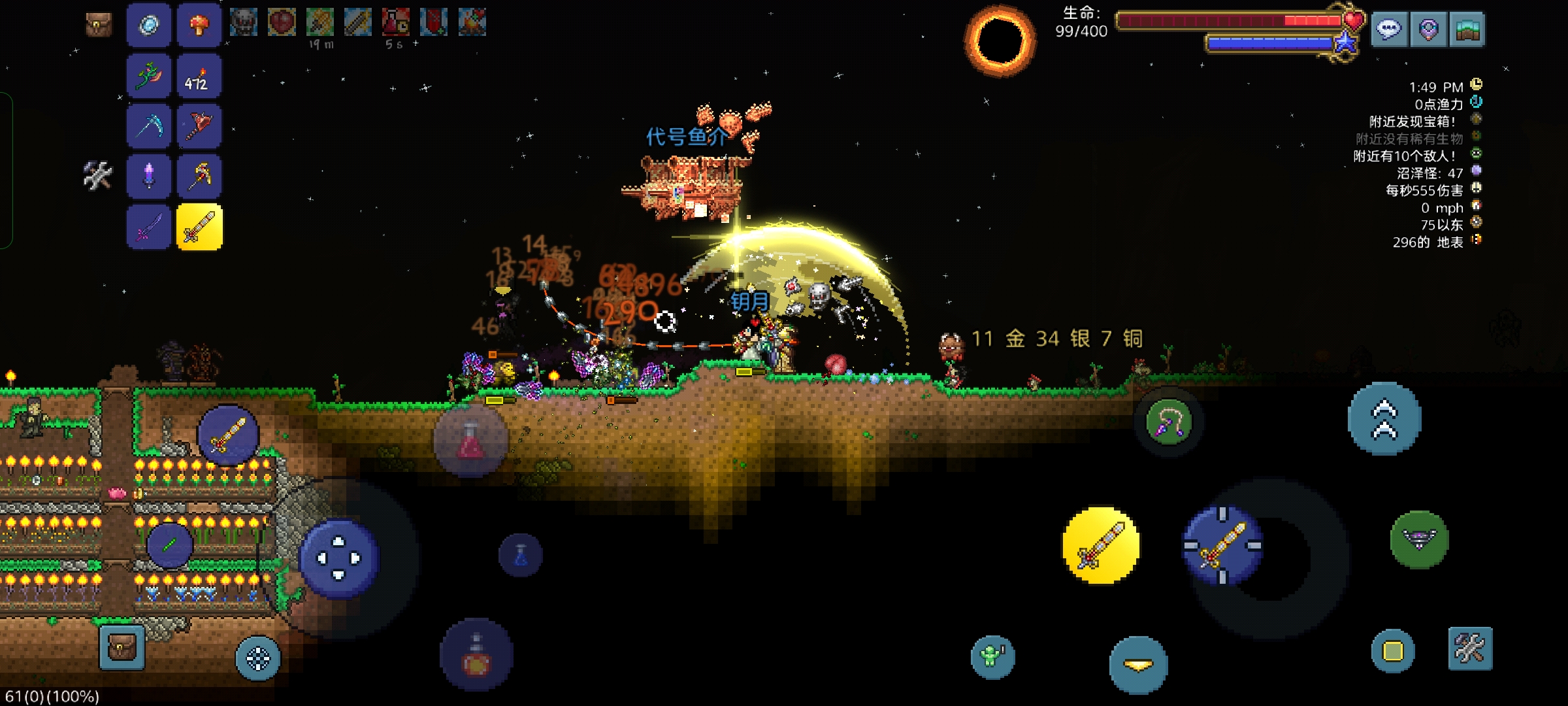Toggle the crosshair cursor mode button
The image size is (1568, 706).
[258, 658]
